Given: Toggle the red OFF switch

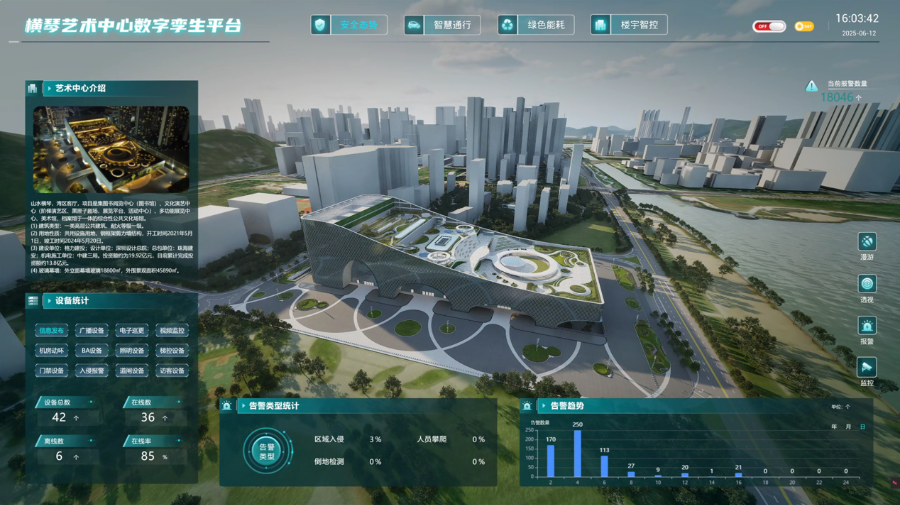Looking at the screenshot, I should (x=770, y=26).
